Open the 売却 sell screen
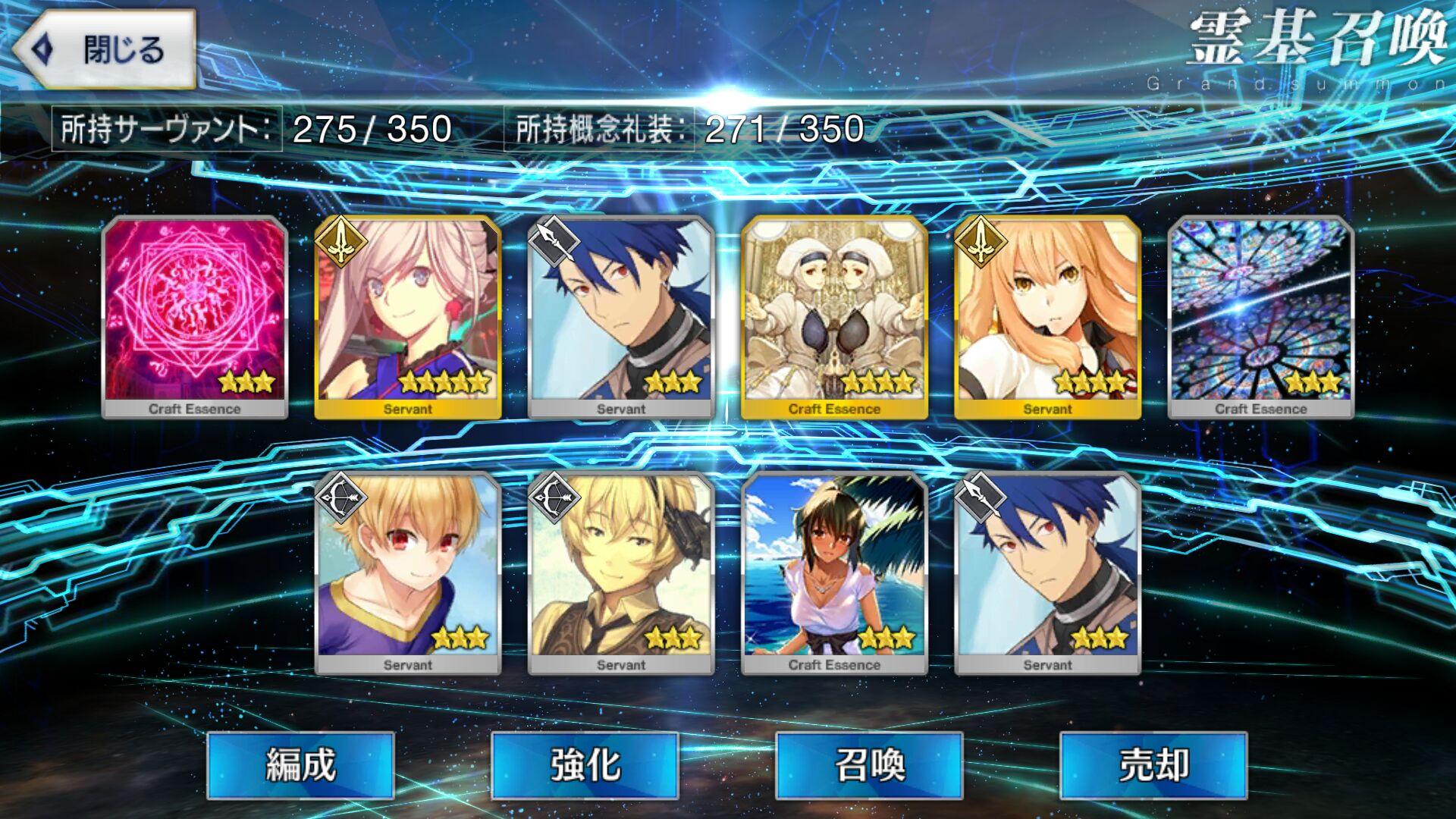Viewport: 1456px width, 819px height. tap(1153, 764)
